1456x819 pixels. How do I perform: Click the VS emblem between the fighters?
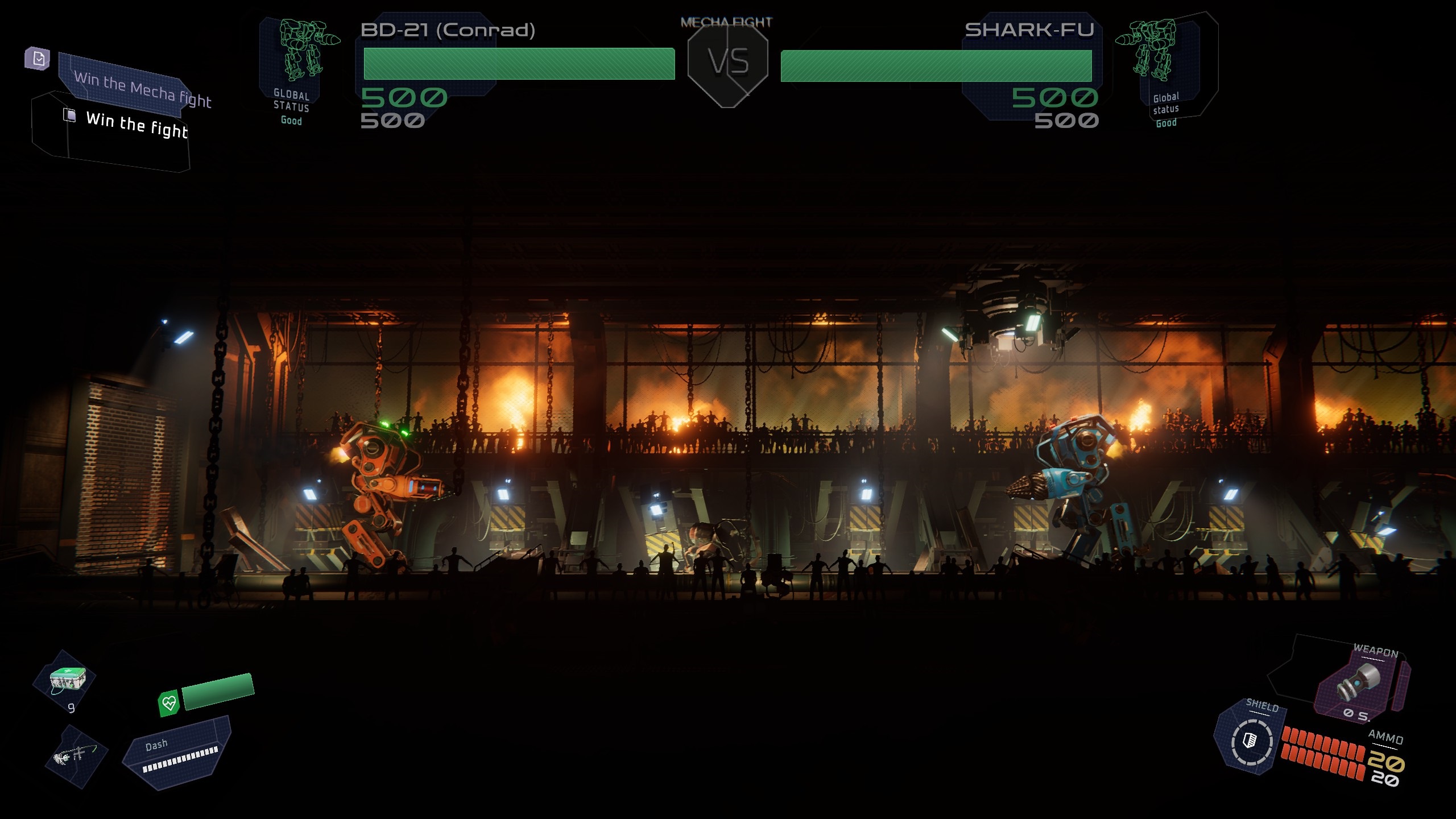(728, 63)
